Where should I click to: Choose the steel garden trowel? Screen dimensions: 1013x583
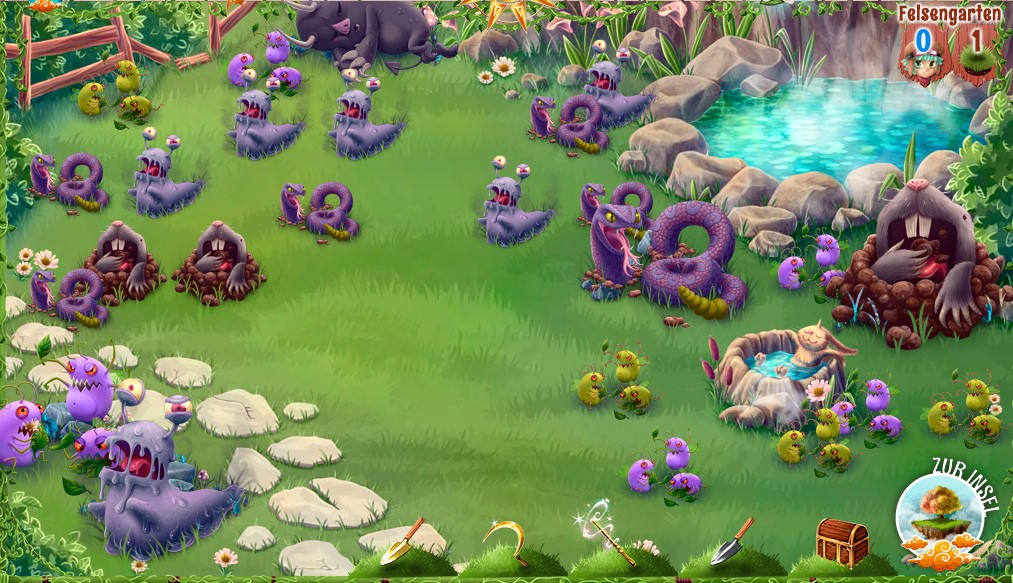[732, 541]
